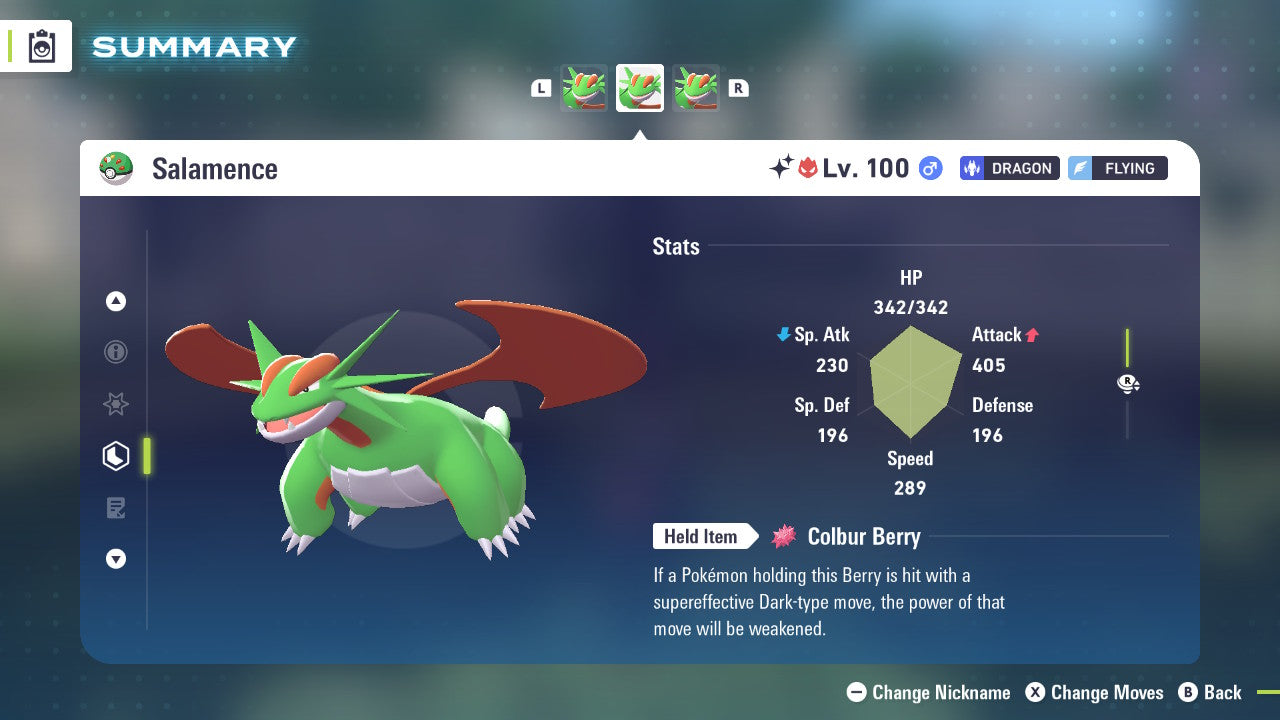Select the left party Salamence thumbnail
Viewport: 1280px width, 720px height.
[x=583, y=88]
